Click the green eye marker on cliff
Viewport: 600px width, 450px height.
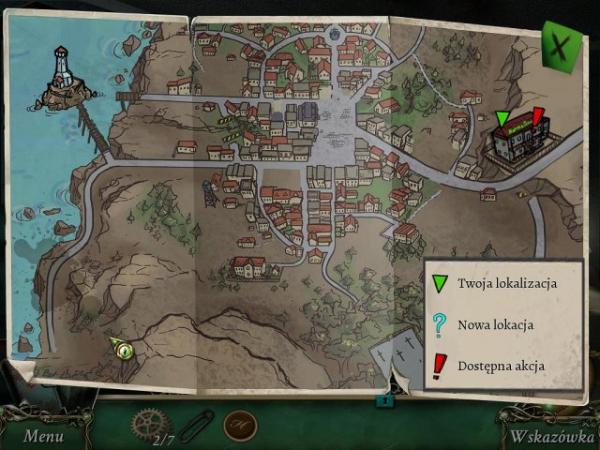coord(123,350)
